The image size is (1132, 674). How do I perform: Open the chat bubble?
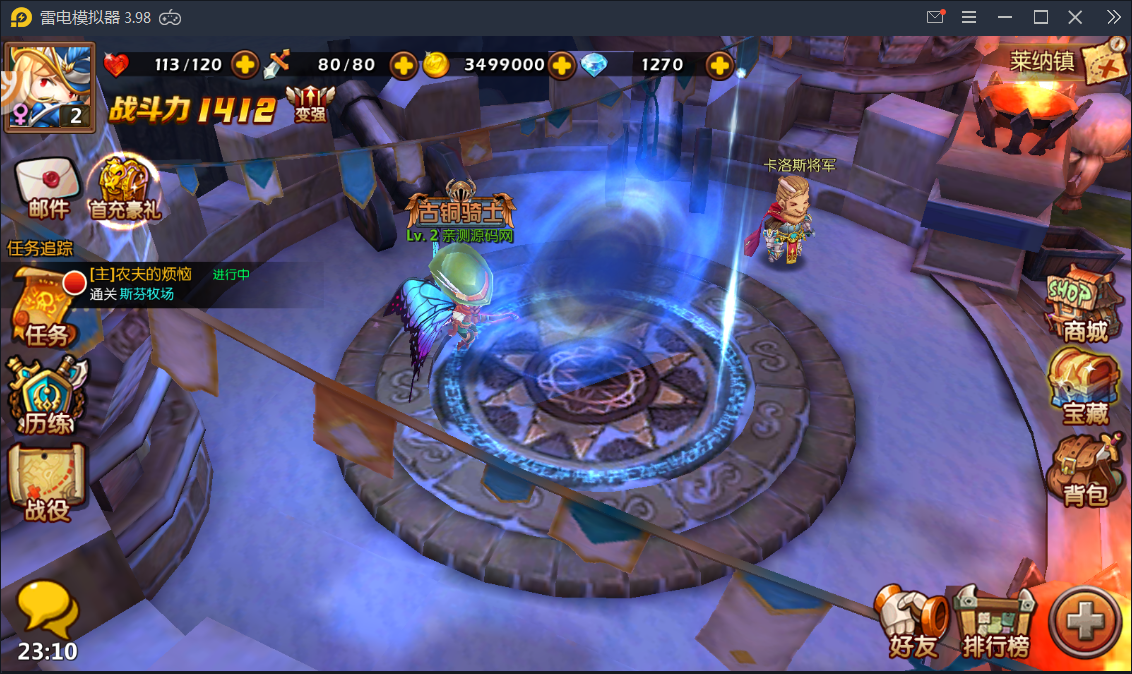[47, 608]
